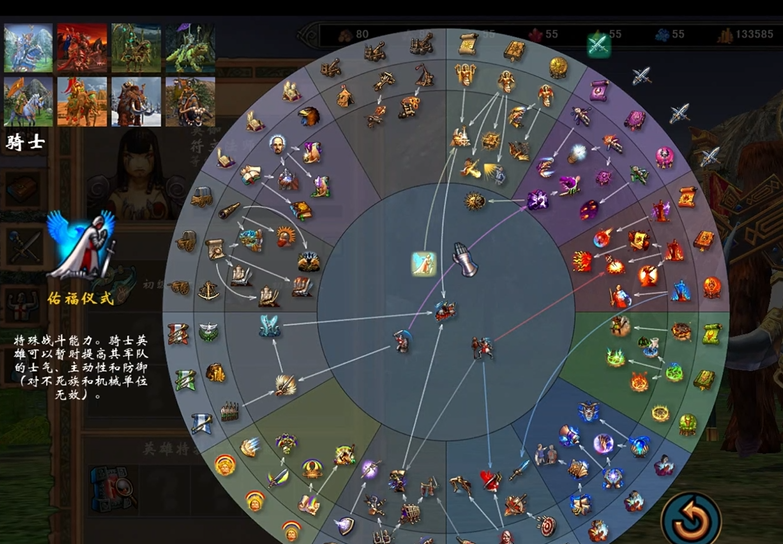
Task: Select the highlighted archer skill icon
Action: [x=424, y=264]
